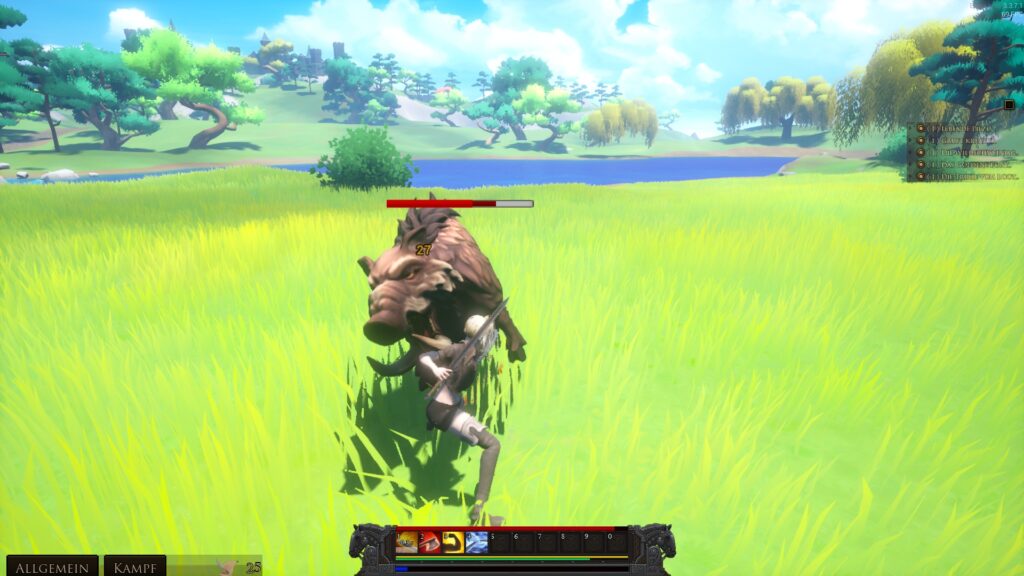
Task: Select the quest entry "Lebende Pilze"
Action: pyautogui.click(x=962, y=129)
